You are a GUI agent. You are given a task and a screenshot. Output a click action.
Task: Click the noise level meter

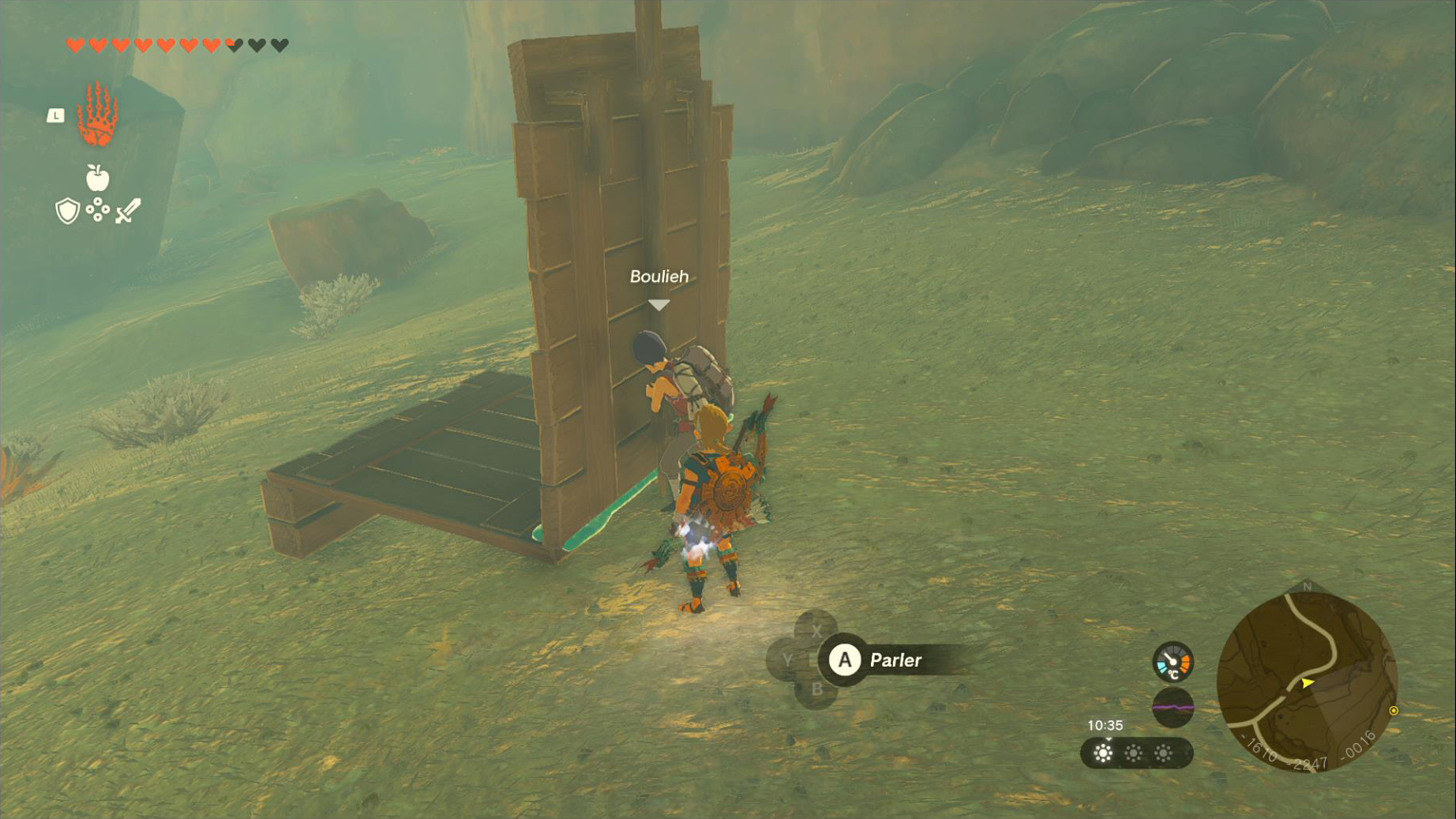pyautogui.click(x=1173, y=707)
